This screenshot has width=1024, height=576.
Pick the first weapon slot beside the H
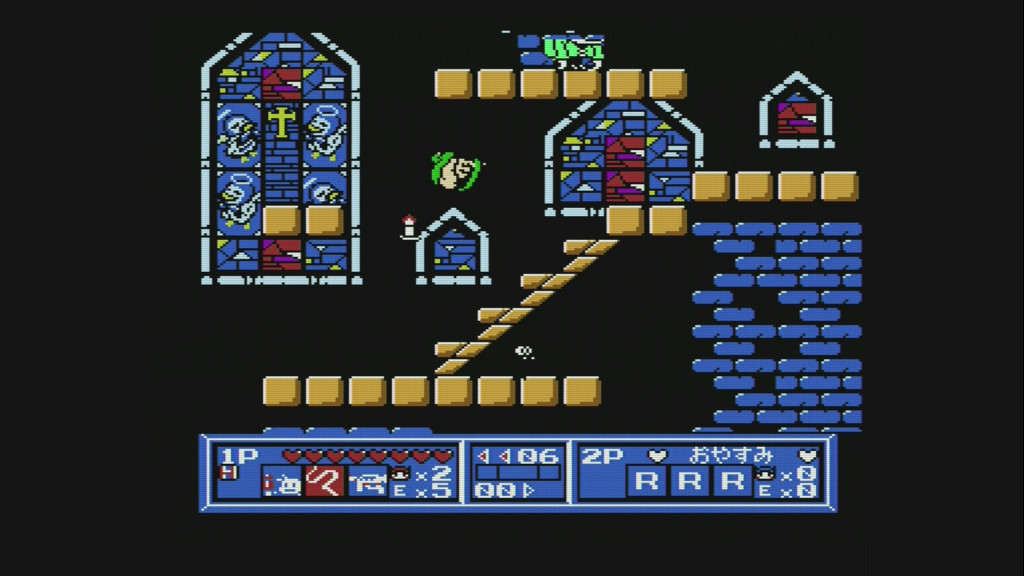tap(281, 483)
